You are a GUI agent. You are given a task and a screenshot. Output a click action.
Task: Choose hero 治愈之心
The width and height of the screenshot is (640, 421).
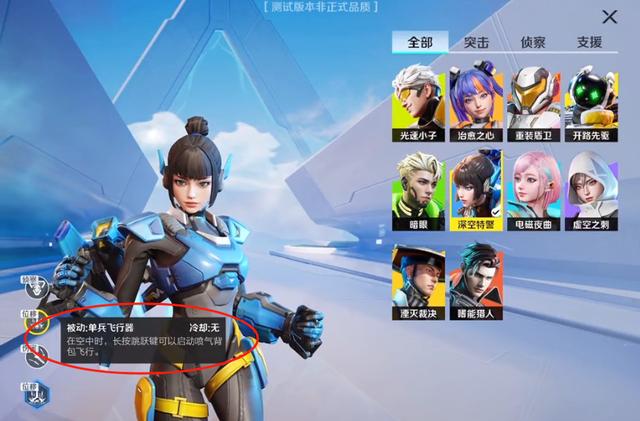pyautogui.click(x=476, y=102)
